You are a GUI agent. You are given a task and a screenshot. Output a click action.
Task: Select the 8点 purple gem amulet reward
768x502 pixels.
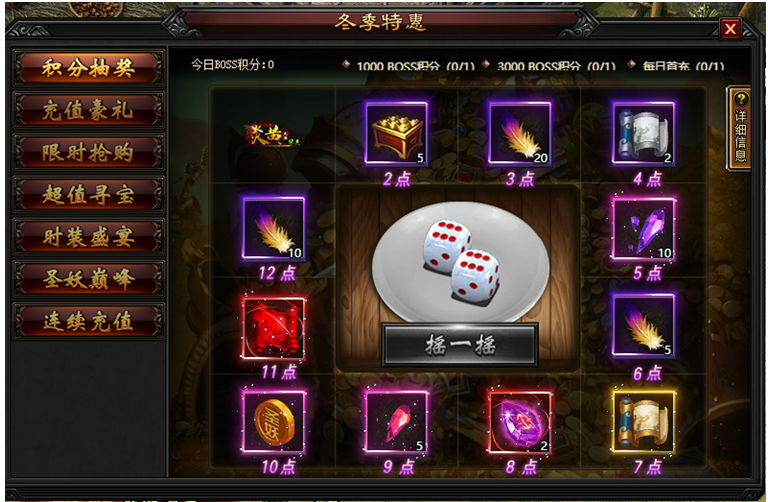pyautogui.click(x=520, y=421)
